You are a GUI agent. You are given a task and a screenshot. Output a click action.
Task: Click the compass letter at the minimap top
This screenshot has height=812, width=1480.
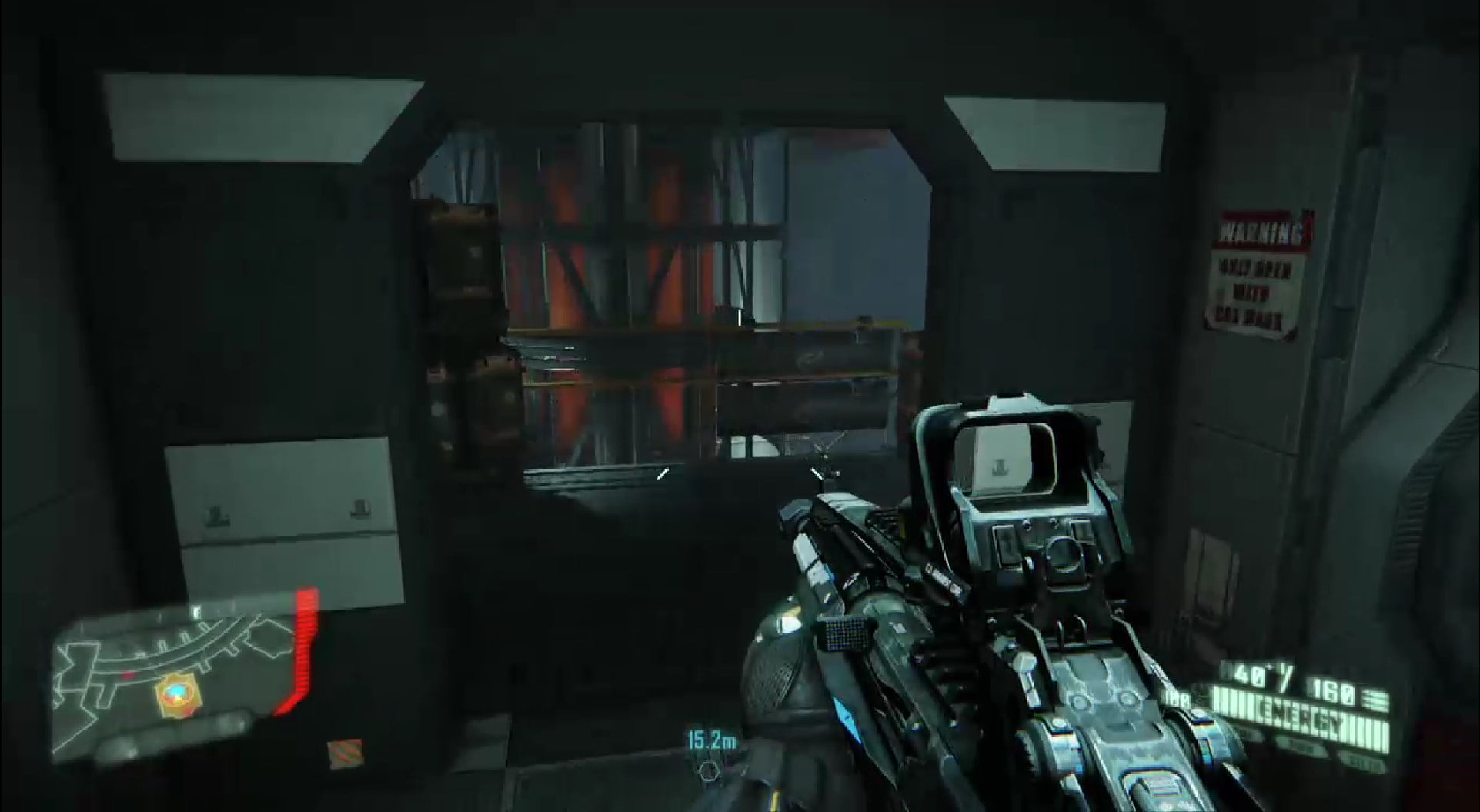197,611
